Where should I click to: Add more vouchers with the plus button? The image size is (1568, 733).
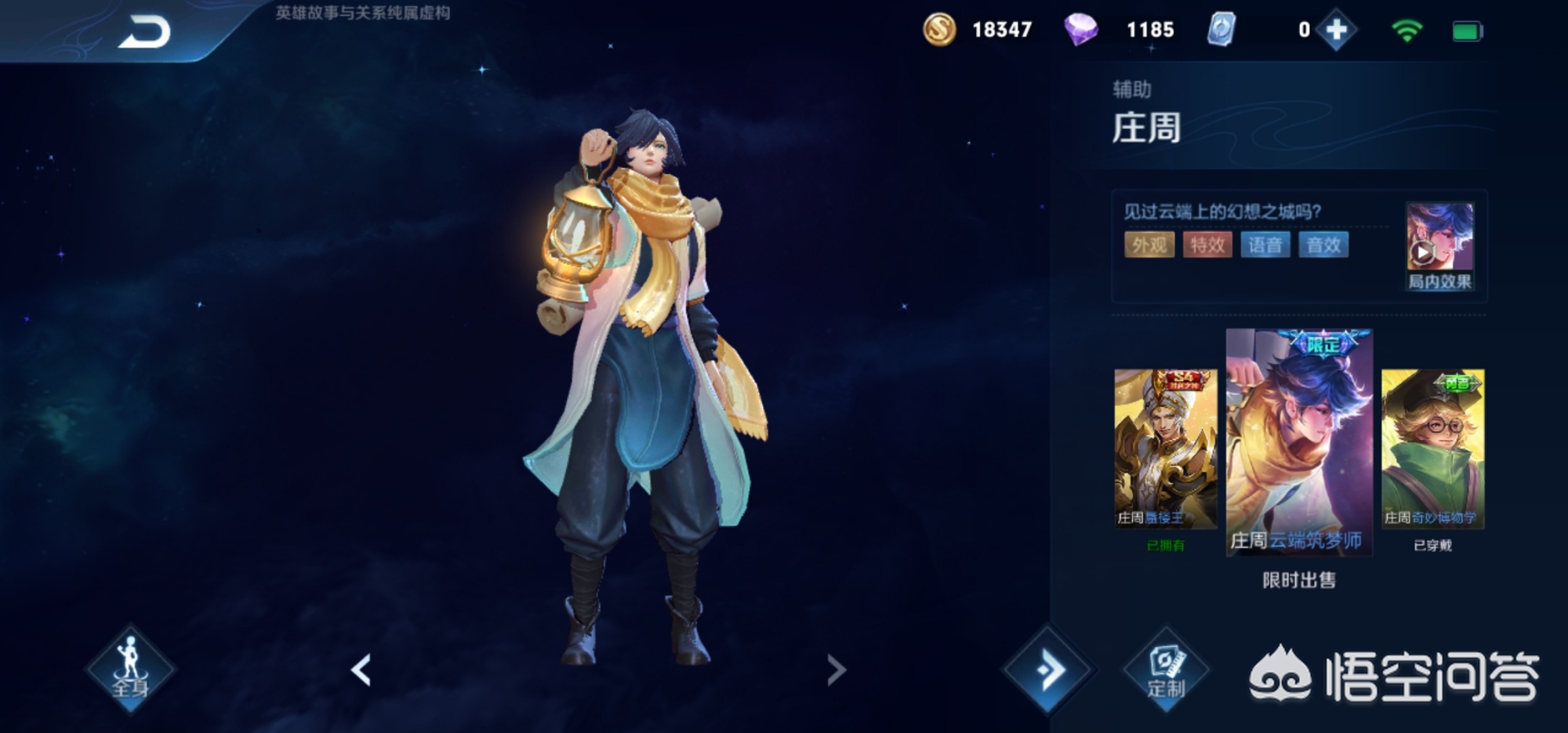(1336, 31)
